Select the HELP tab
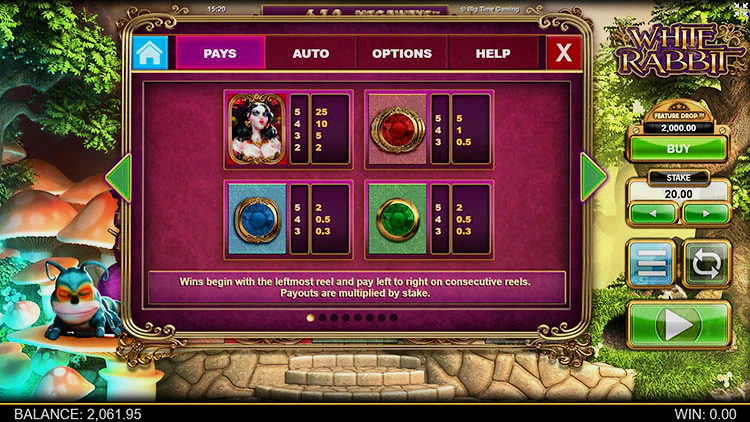 click(x=492, y=53)
